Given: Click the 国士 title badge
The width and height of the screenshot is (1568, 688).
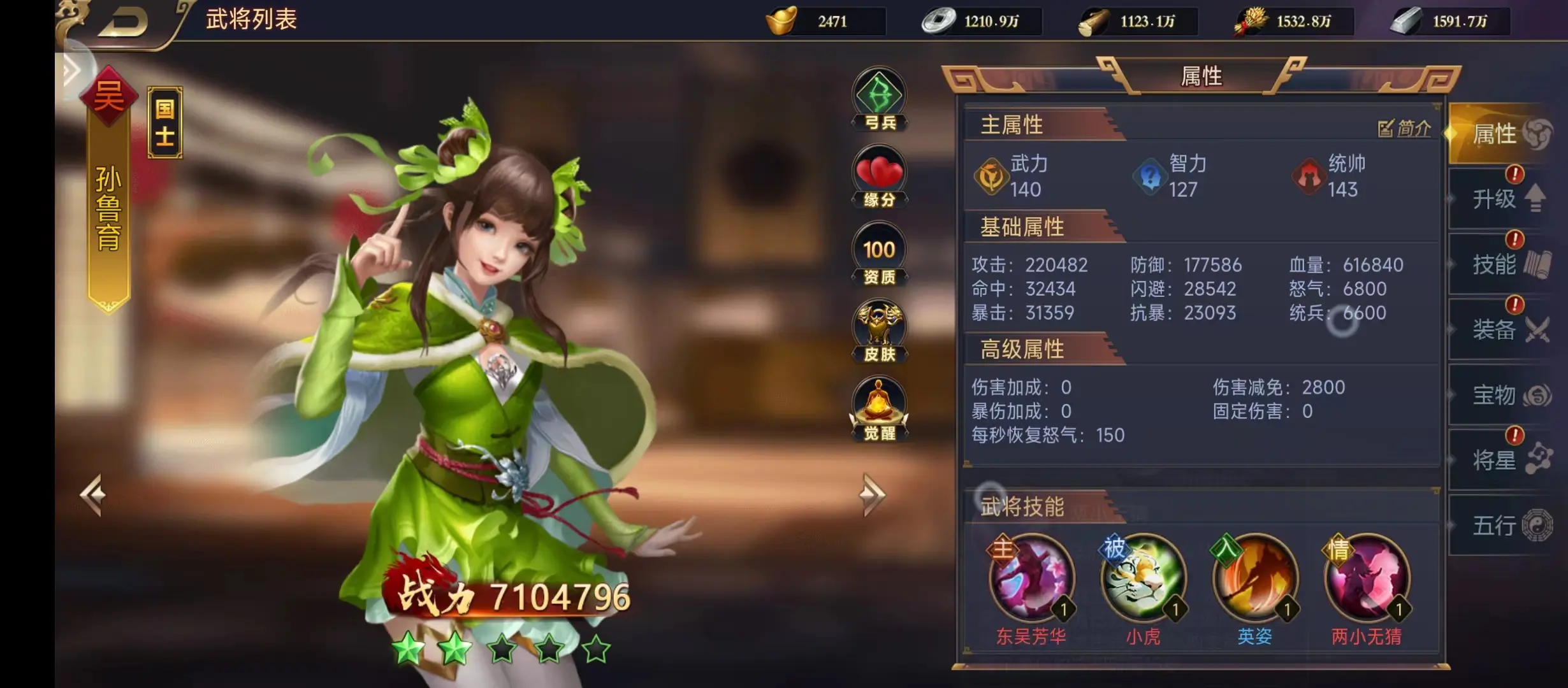Looking at the screenshot, I should (164, 121).
